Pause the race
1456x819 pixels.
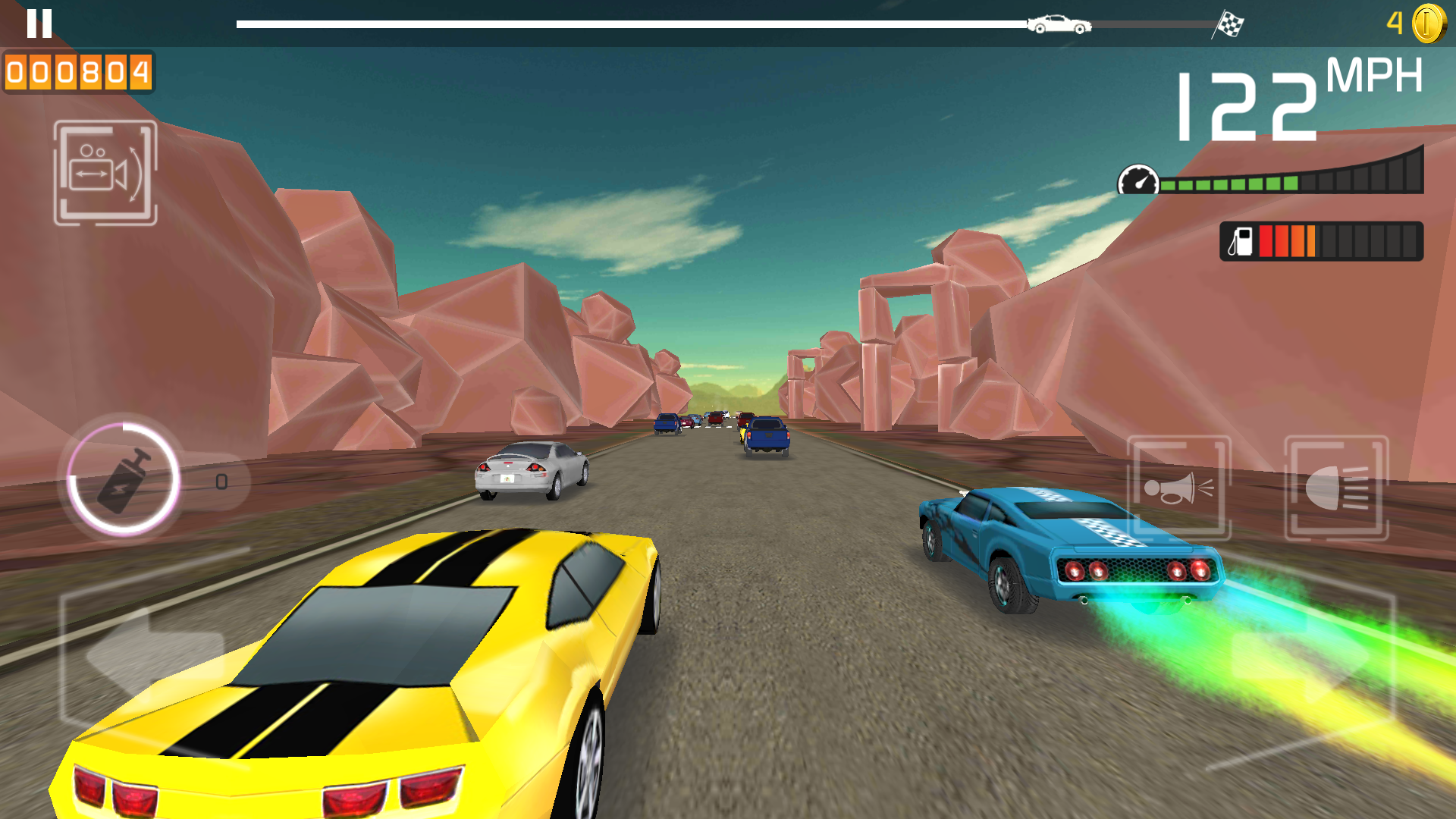39,24
